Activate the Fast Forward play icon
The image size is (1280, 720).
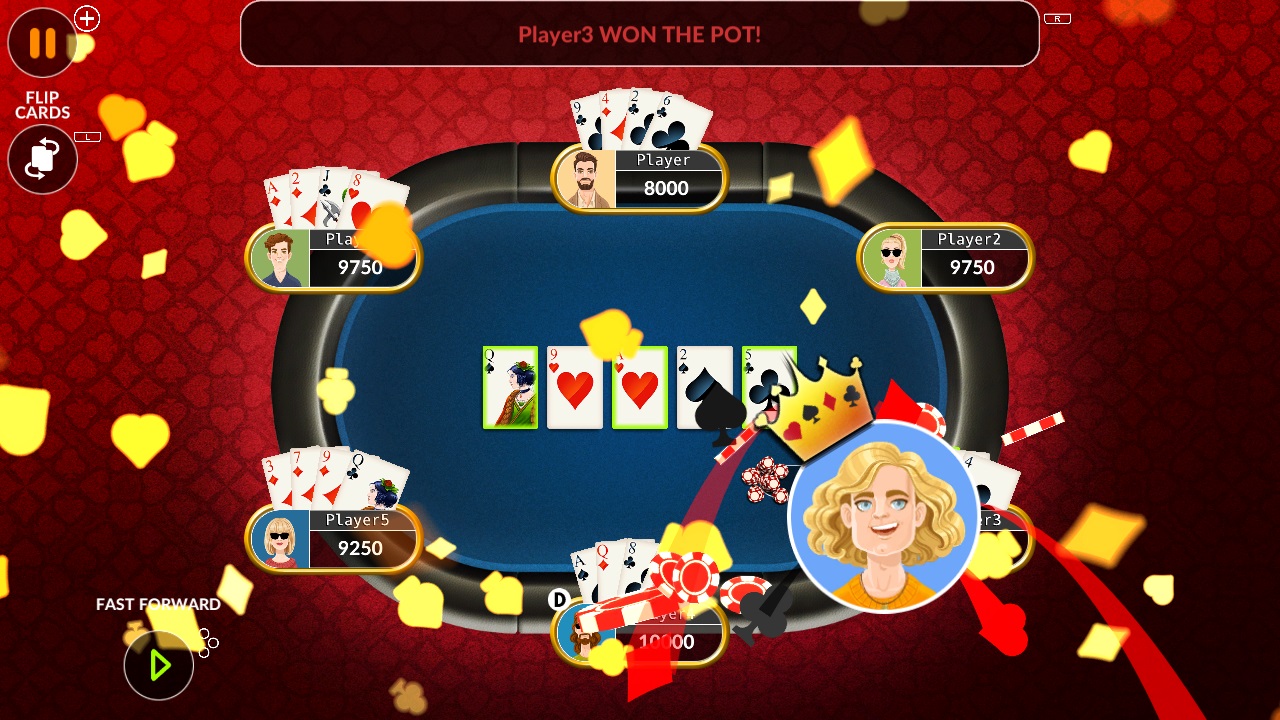(158, 664)
